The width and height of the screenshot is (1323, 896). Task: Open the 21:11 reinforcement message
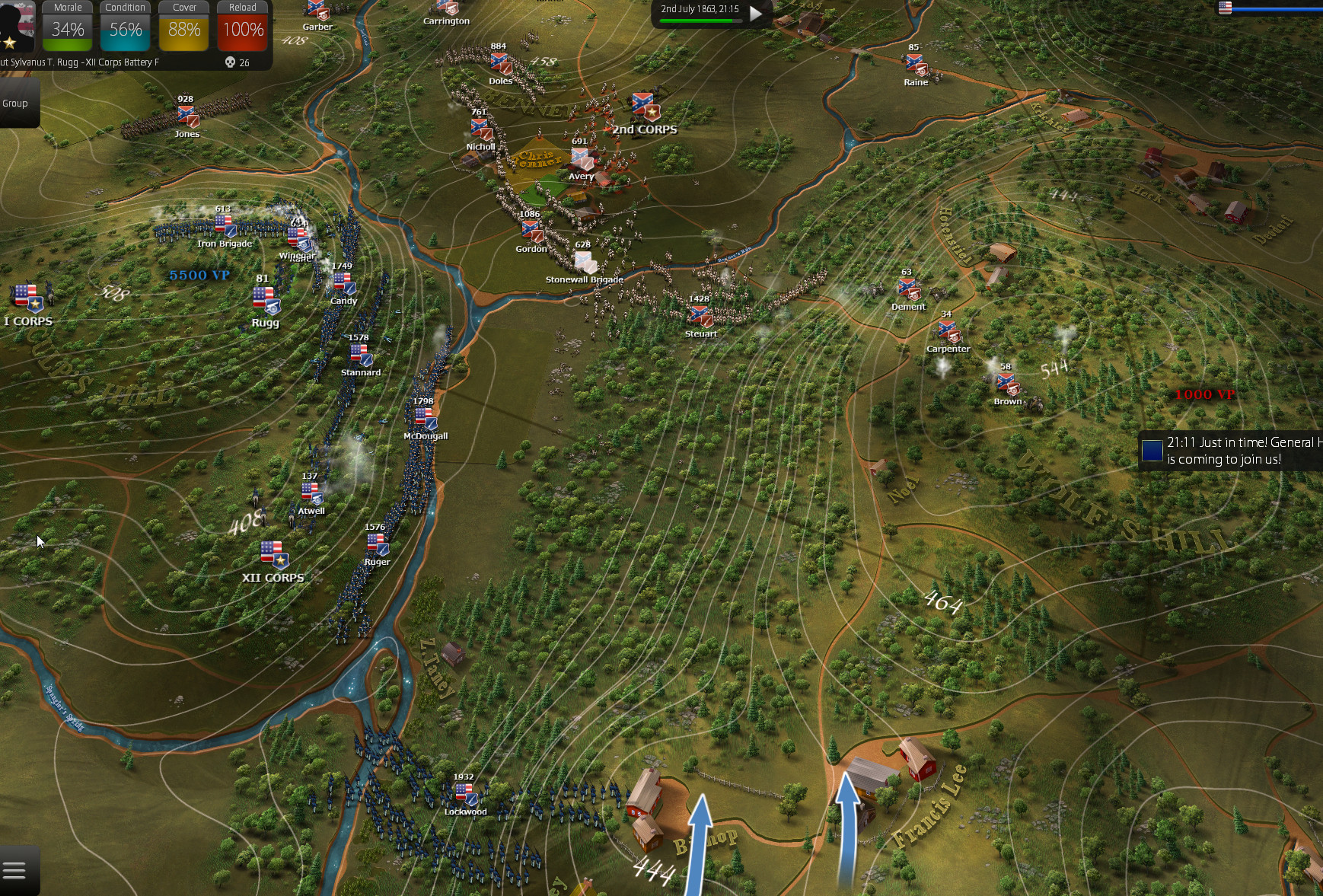[1229, 451]
